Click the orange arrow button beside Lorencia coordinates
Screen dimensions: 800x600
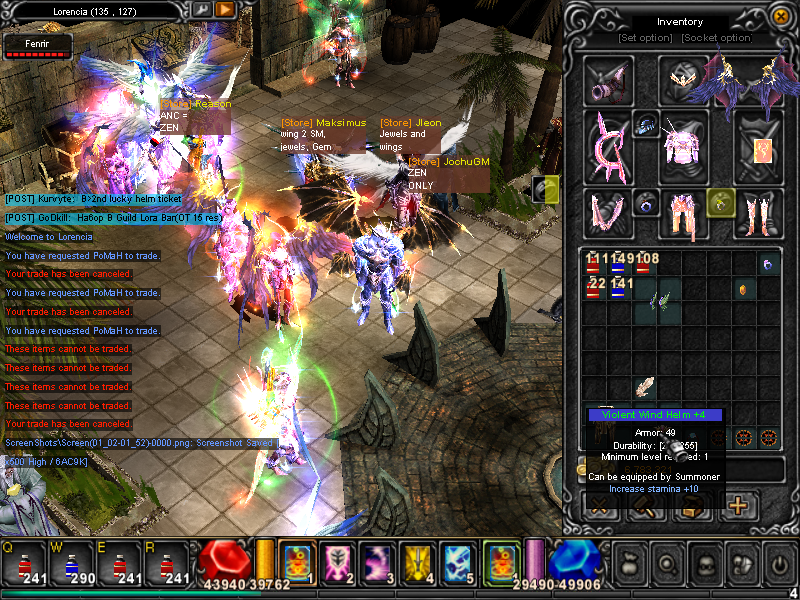225,10
